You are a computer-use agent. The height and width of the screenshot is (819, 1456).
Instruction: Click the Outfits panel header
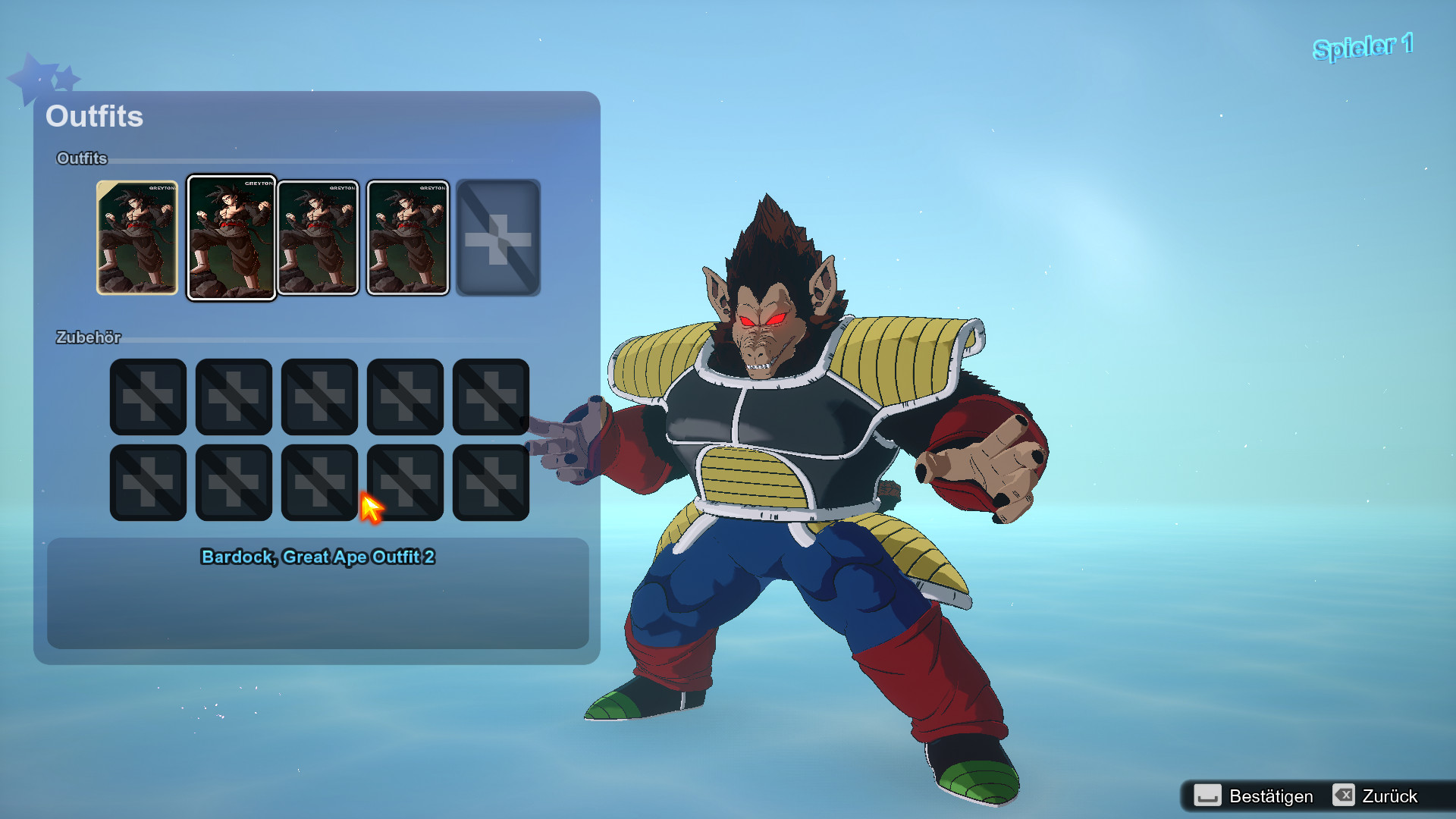point(94,117)
